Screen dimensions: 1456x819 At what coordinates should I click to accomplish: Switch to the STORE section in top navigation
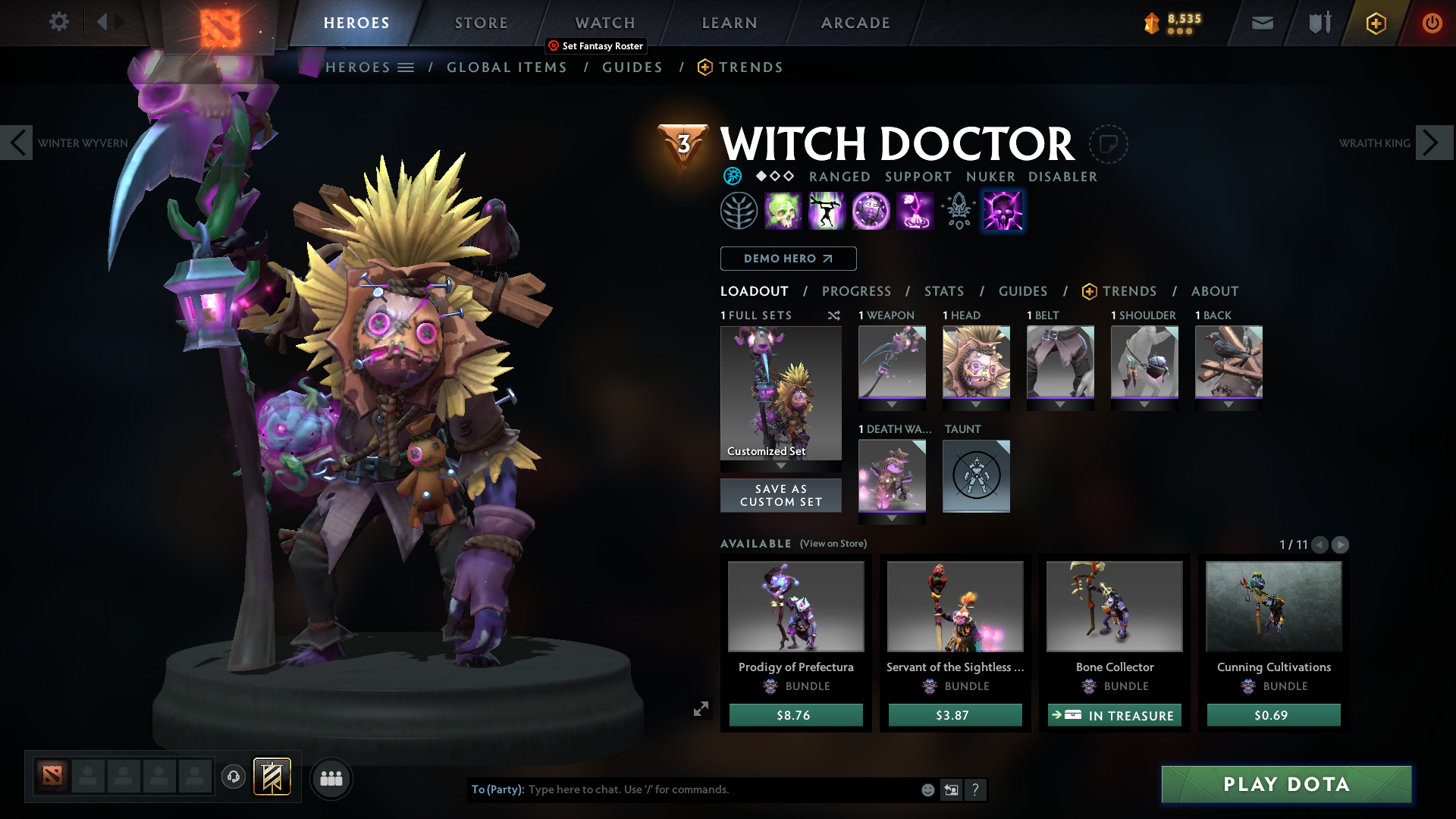pos(481,23)
